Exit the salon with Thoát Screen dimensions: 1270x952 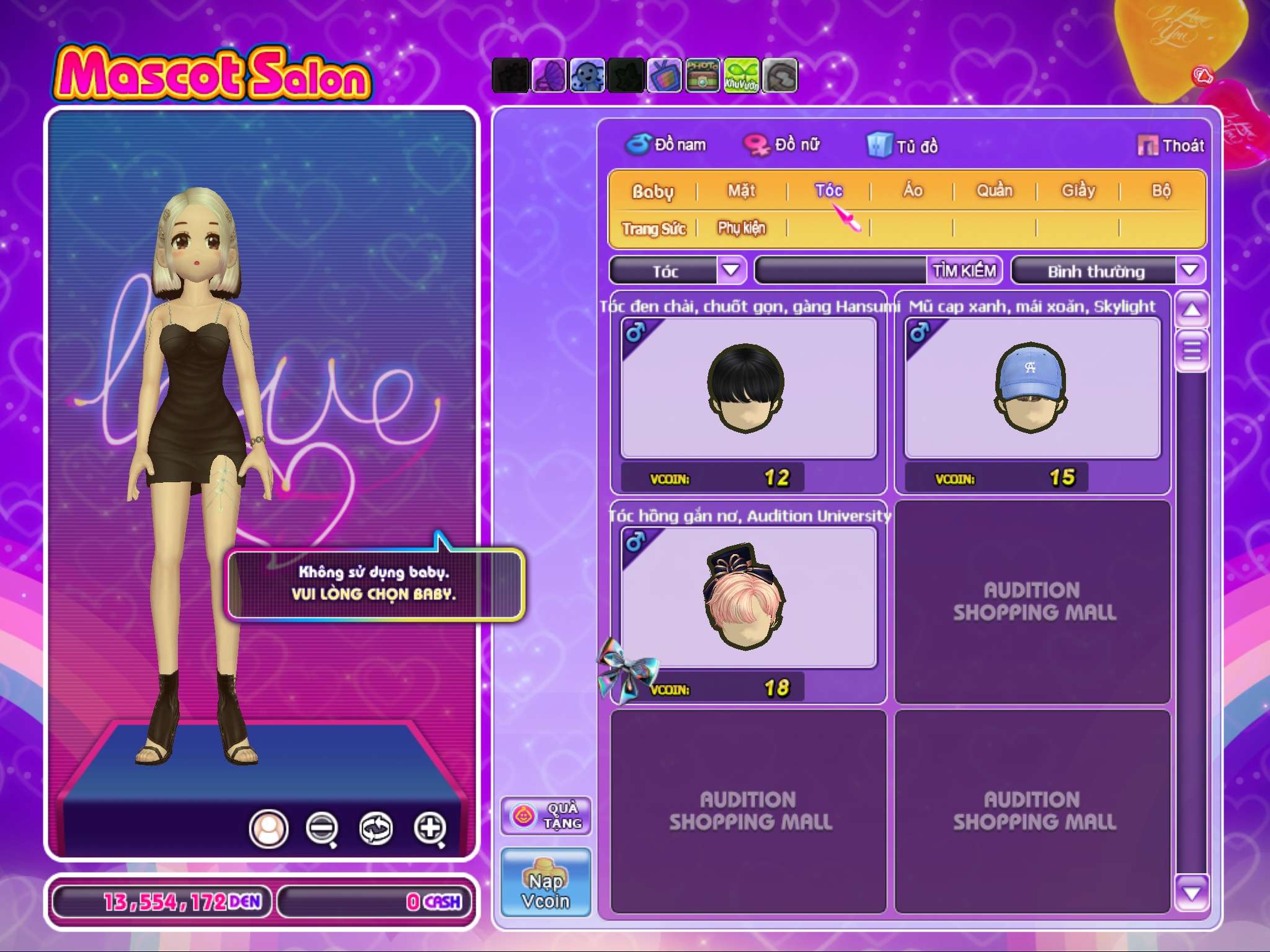click(x=1171, y=146)
